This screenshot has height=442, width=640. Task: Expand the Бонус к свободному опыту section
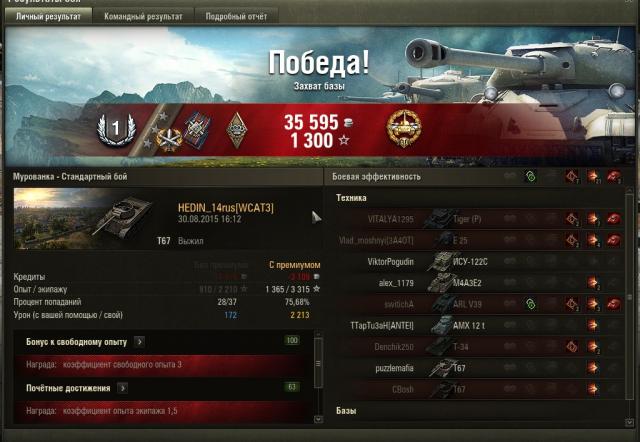pyautogui.click(x=139, y=342)
